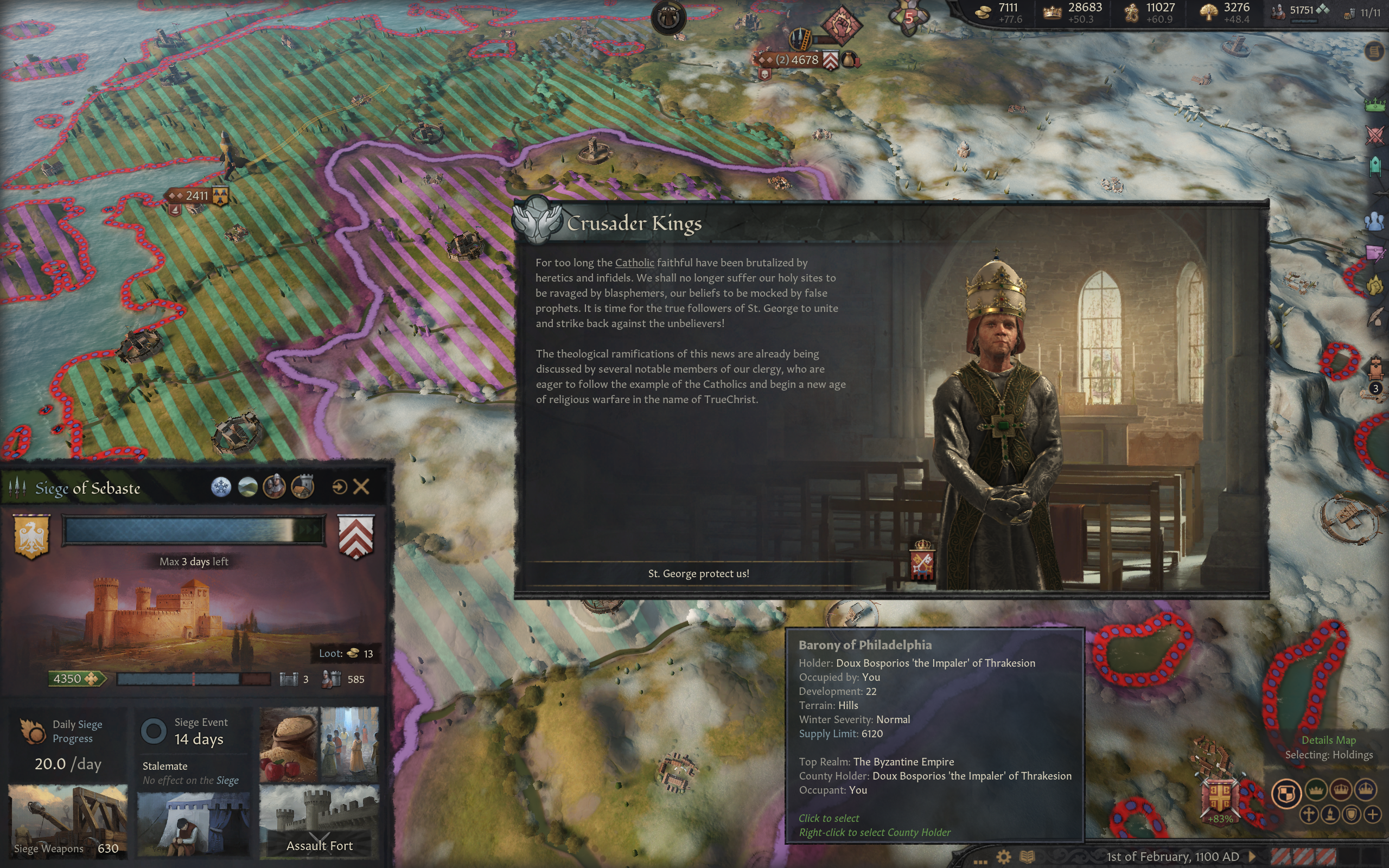Switch to the culture candle map mode
The width and height of the screenshot is (1389, 868).
[x=1330, y=814]
